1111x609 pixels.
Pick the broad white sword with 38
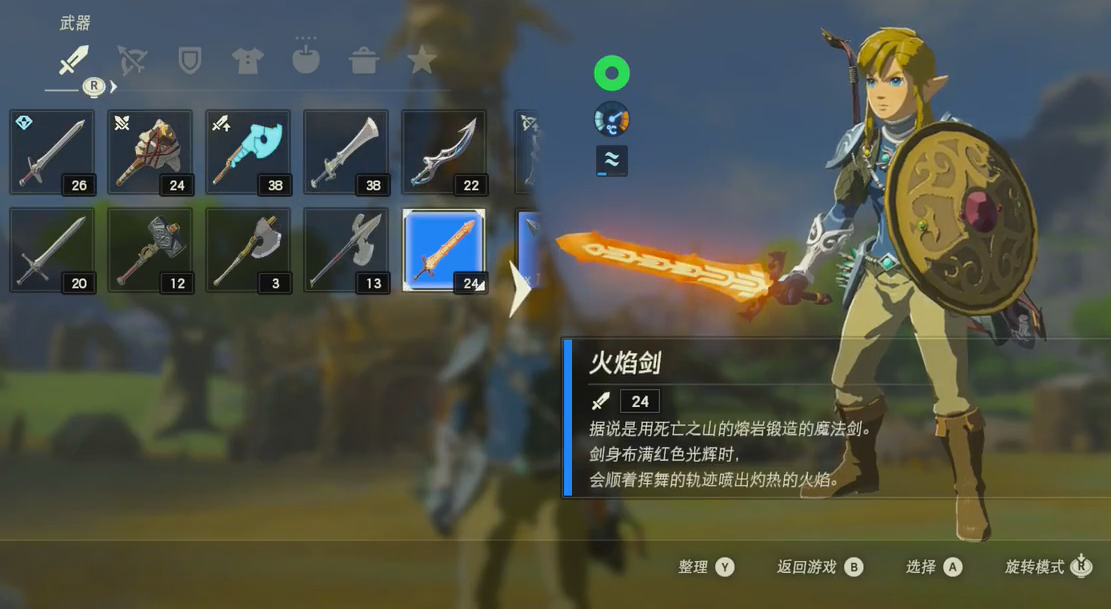tap(346, 153)
